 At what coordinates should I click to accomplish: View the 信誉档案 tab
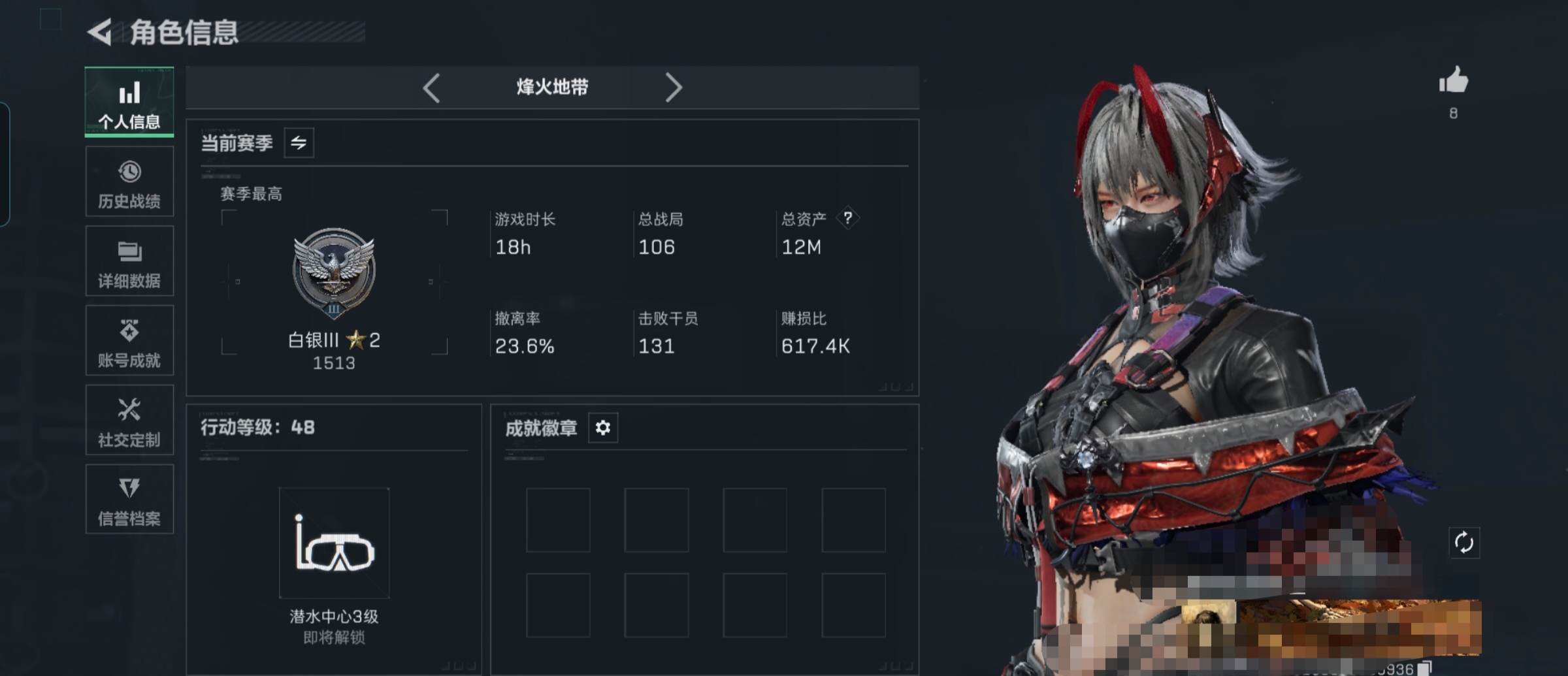(129, 500)
